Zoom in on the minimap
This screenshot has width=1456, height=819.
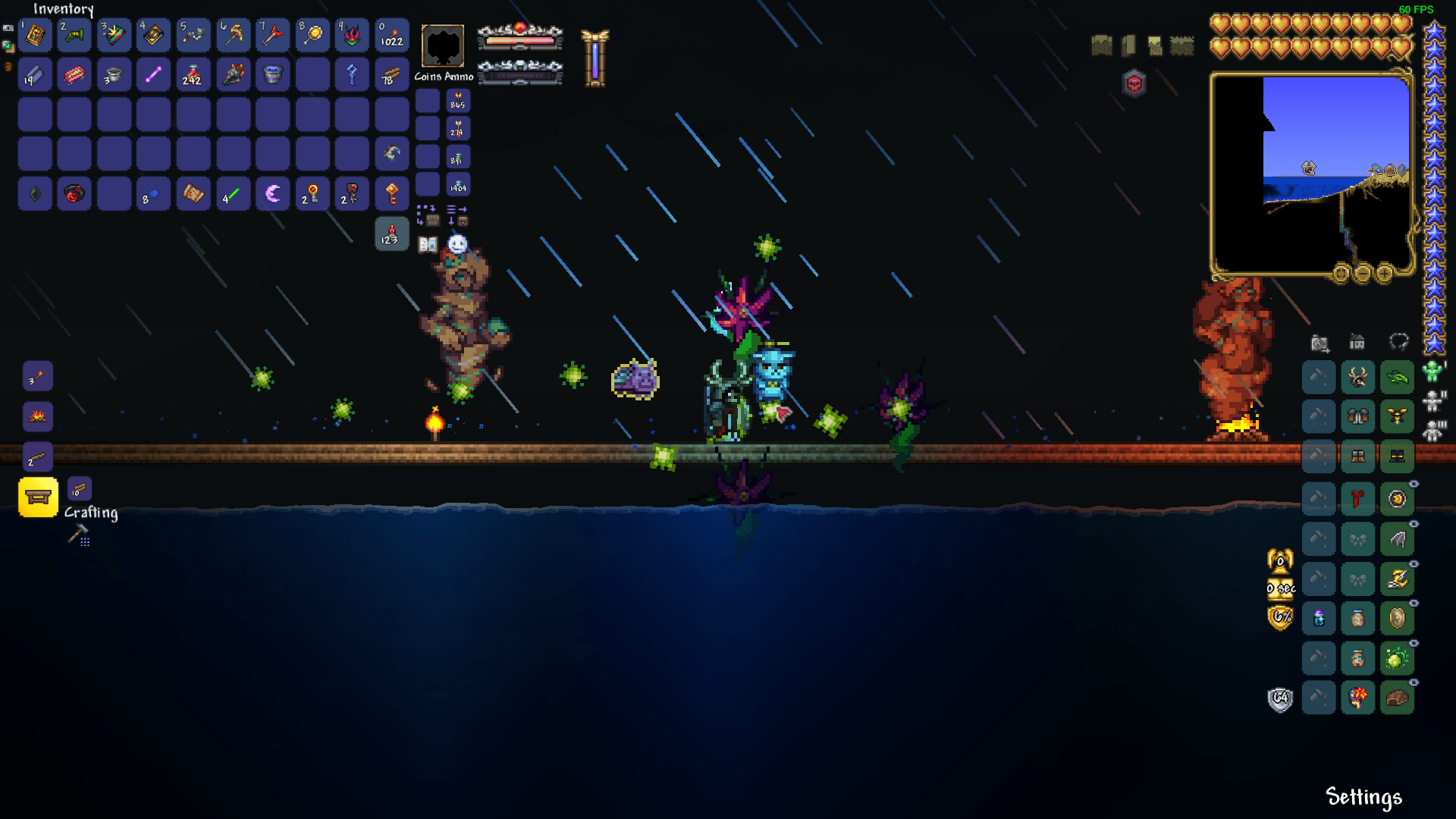1385,275
